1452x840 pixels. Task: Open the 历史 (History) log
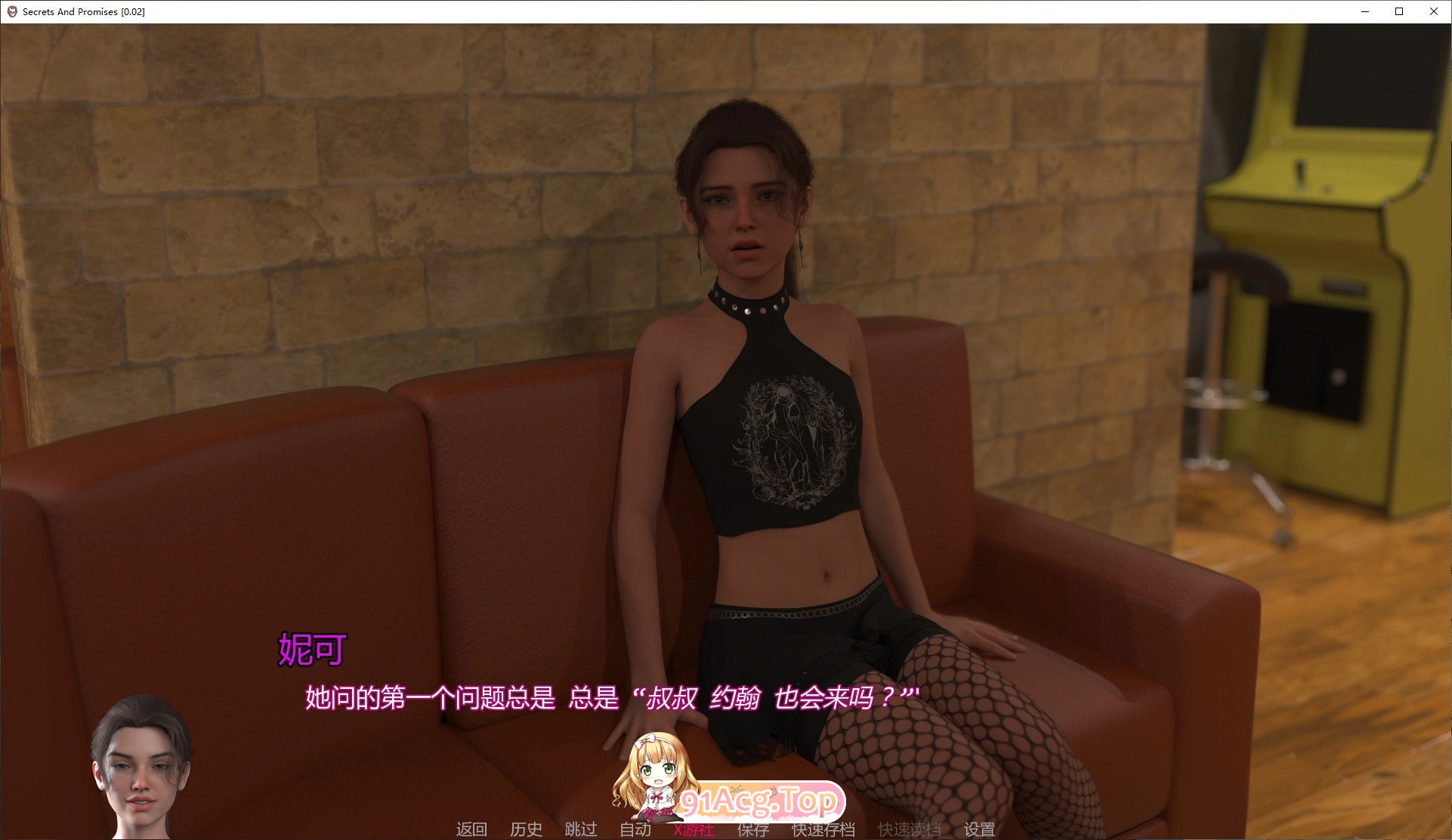527,829
